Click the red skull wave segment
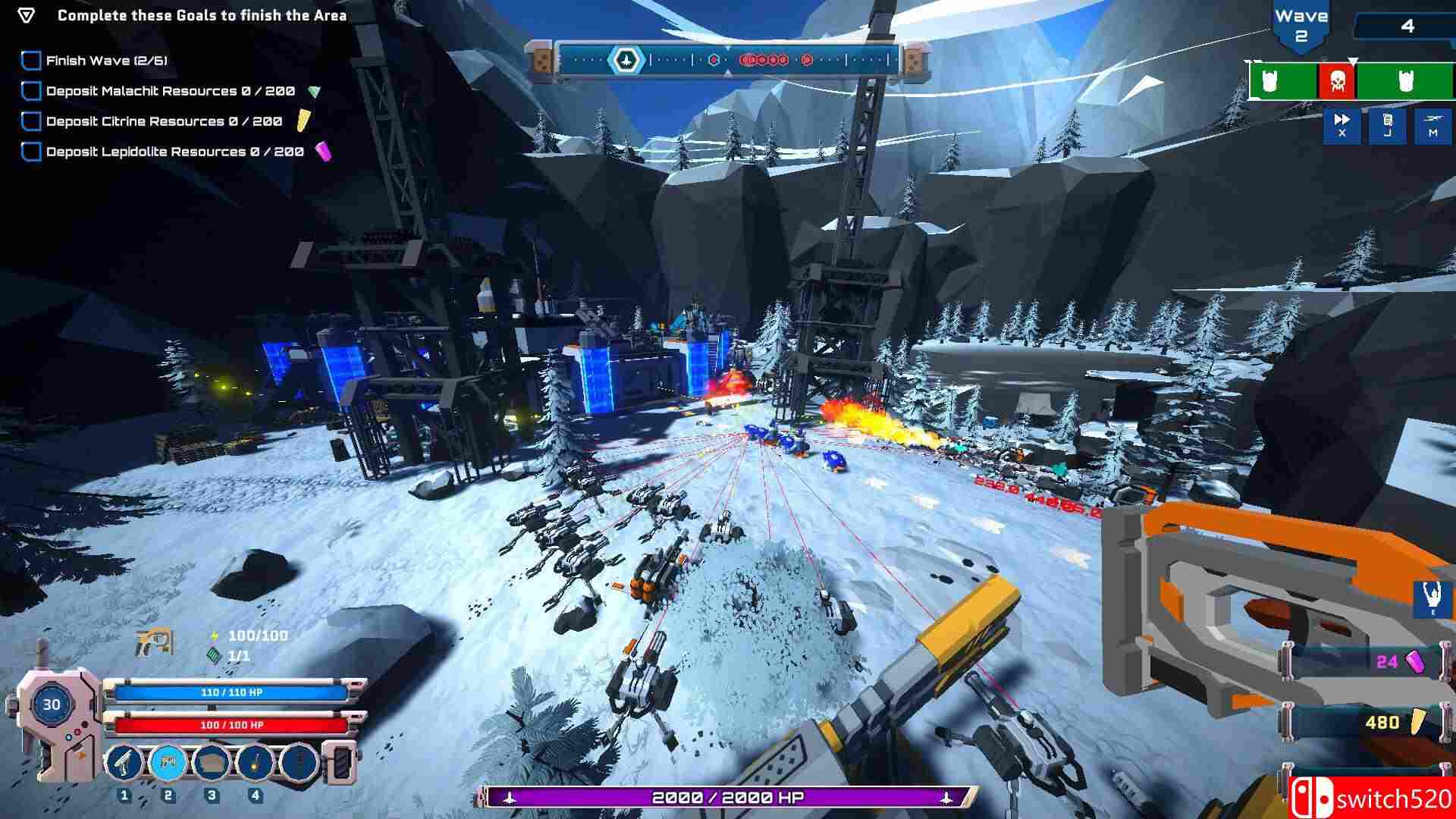The height and width of the screenshot is (819, 1456). (x=1337, y=82)
